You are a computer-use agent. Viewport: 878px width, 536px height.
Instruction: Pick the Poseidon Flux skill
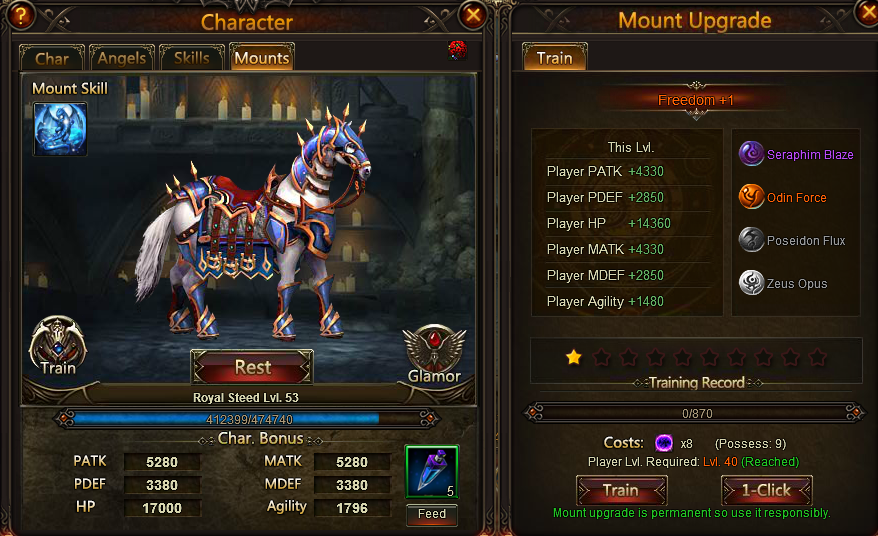pos(792,240)
